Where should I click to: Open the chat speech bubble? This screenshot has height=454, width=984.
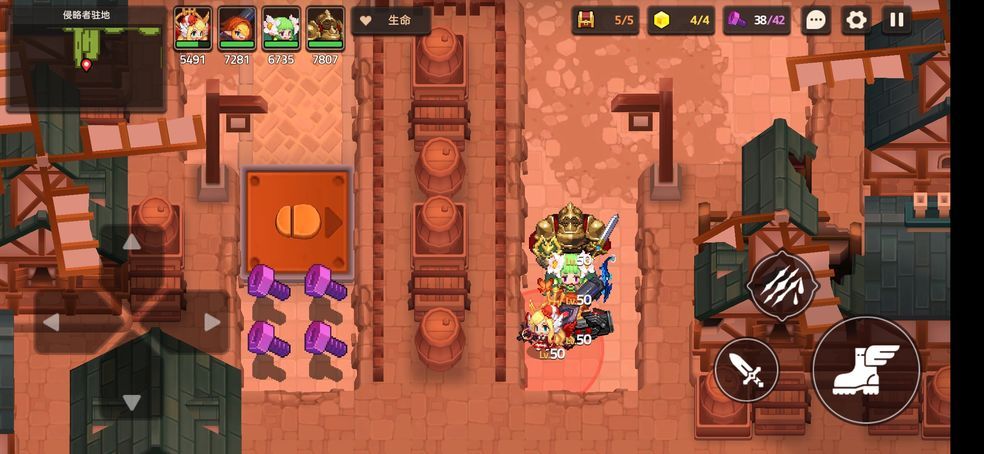[x=816, y=20]
